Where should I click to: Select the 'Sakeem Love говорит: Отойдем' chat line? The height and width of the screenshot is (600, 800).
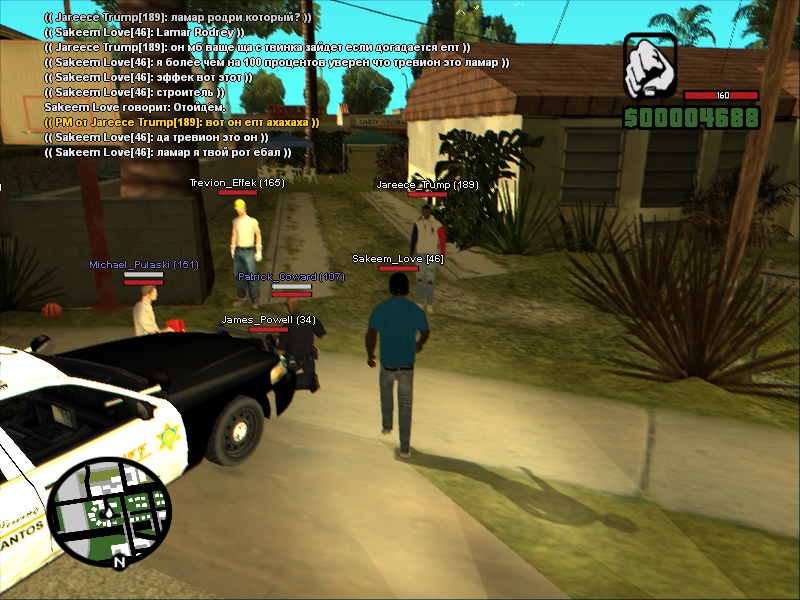pos(135,107)
